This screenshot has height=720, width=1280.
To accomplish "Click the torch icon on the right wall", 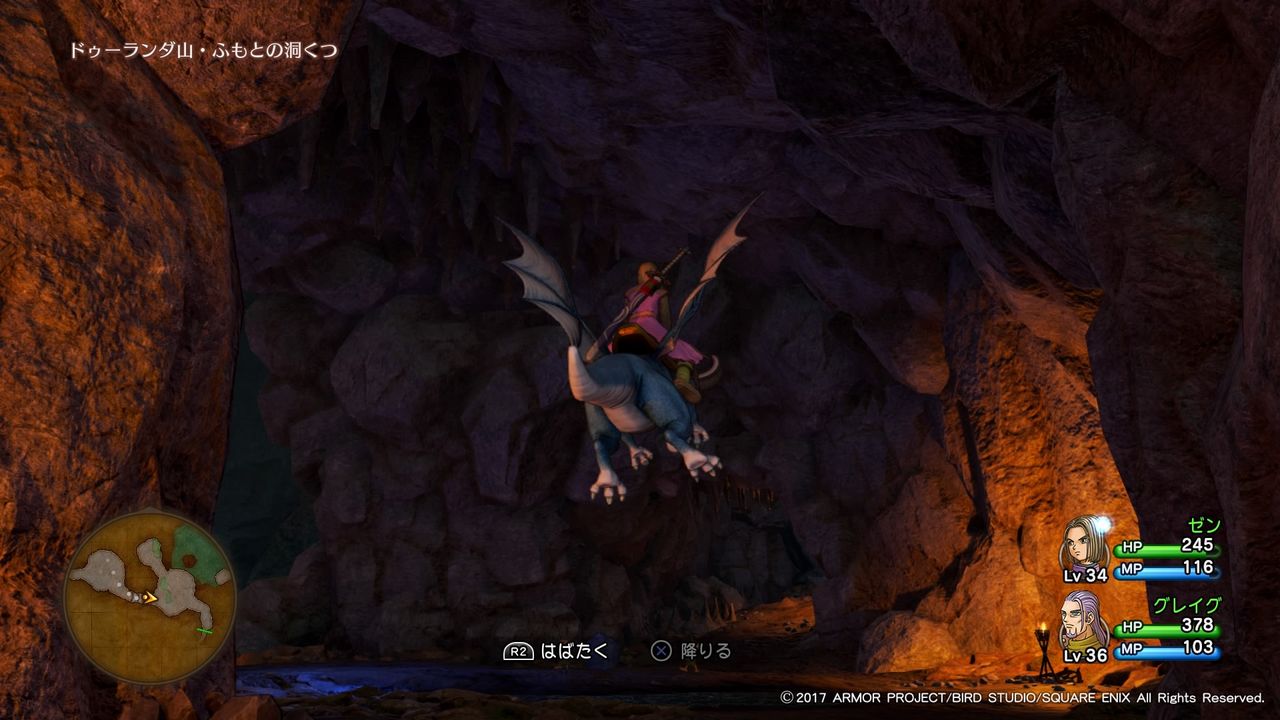I will pyautogui.click(x=1044, y=631).
